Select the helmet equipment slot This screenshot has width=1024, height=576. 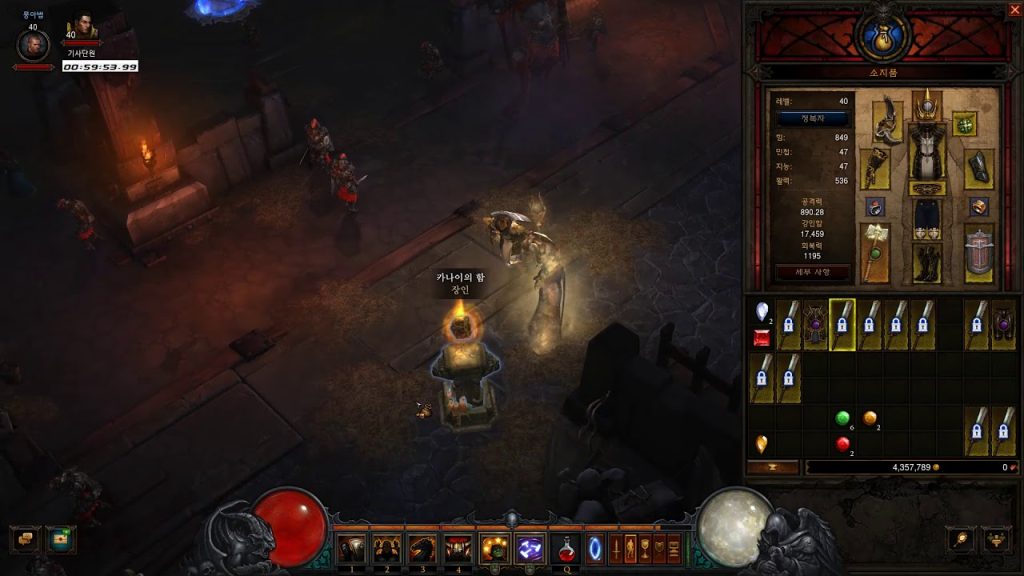click(x=927, y=104)
